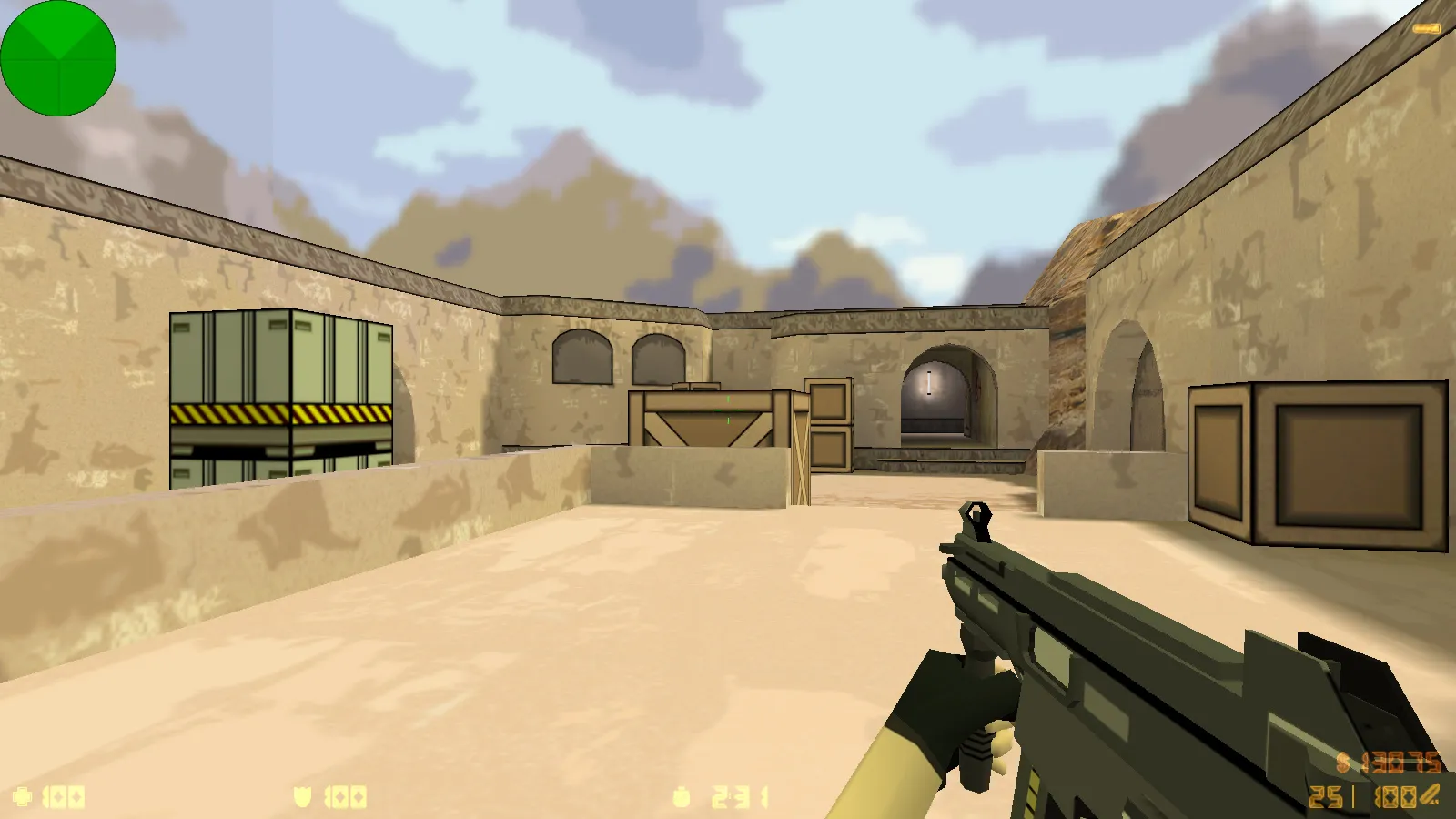1456x819 pixels.
Task: Click the ammo count 25
Action: [1324, 796]
